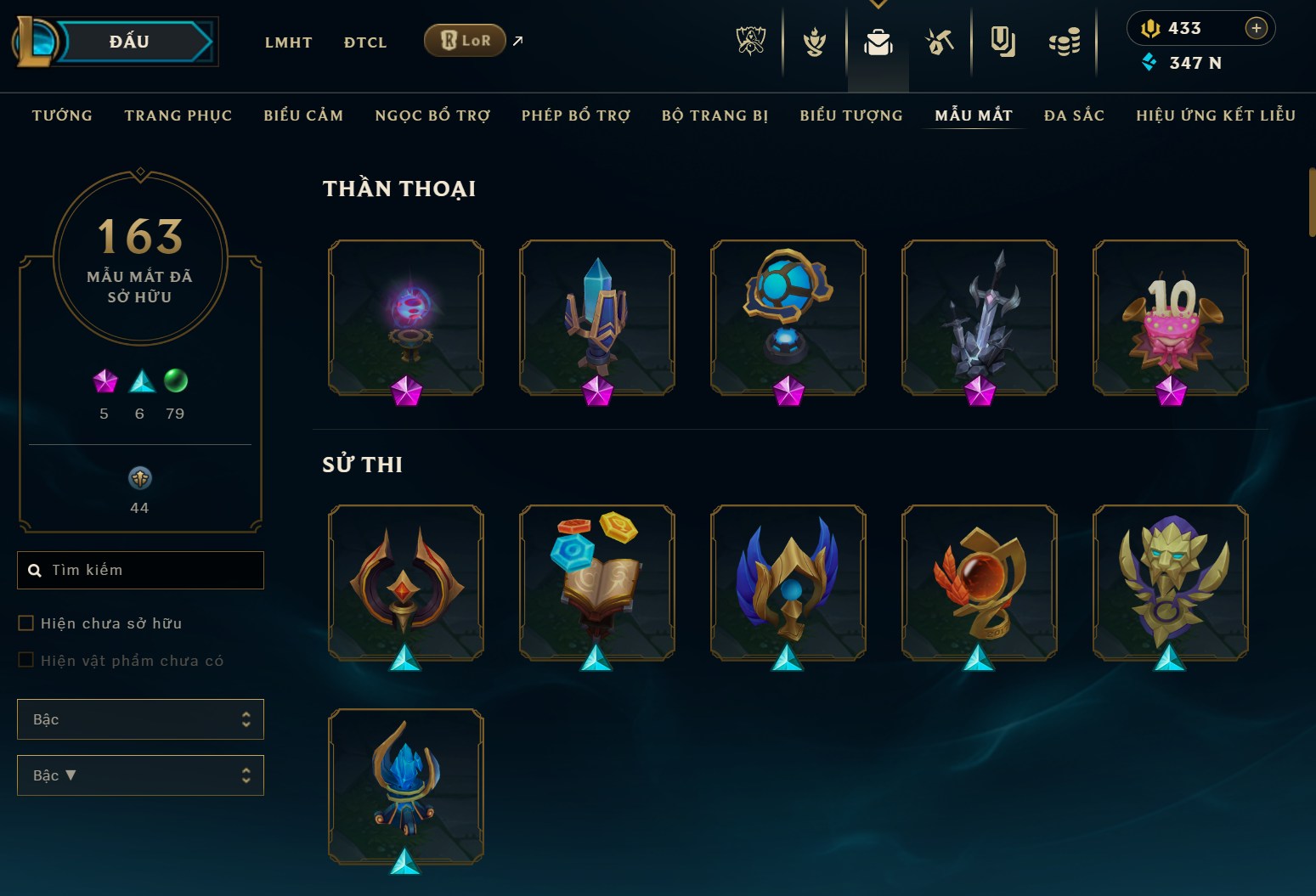Switch to the TRANG PHỤC tab
The height and width of the screenshot is (896, 1316).
tap(178, 116)
